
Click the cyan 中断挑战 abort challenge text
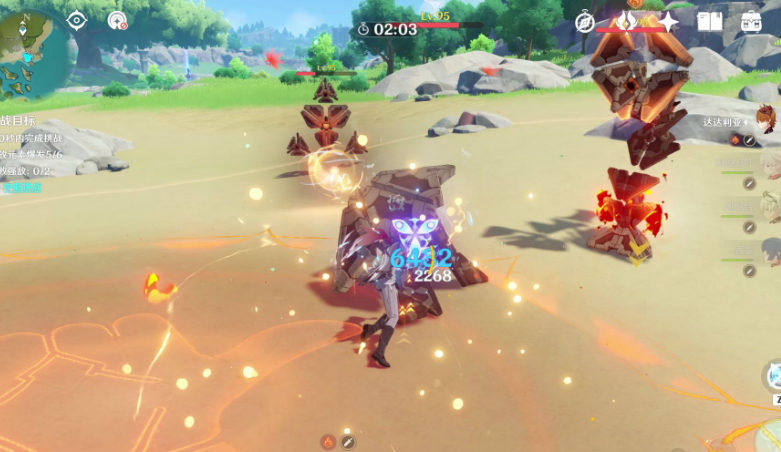coord(22,187)
